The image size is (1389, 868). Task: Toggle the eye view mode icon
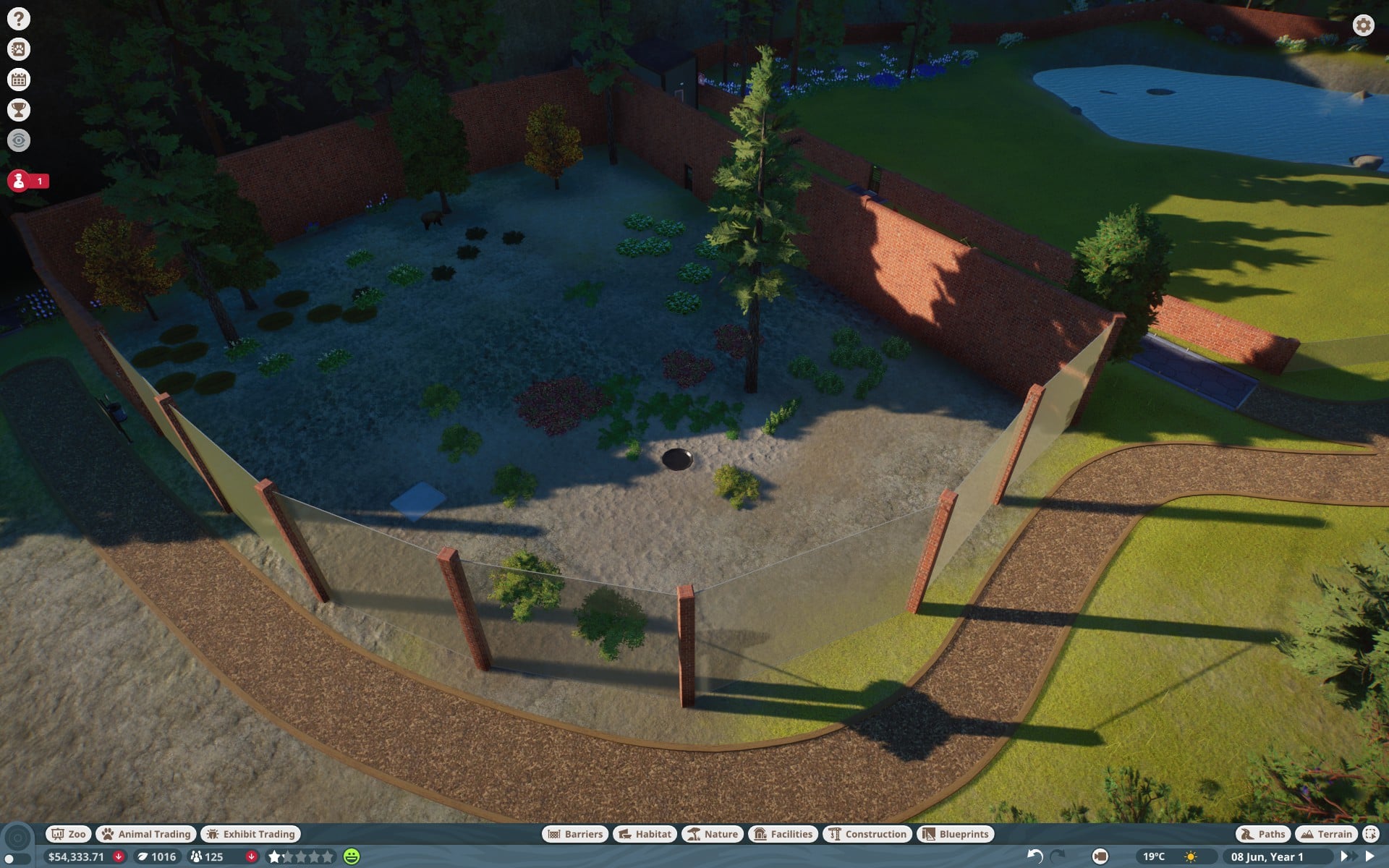pos(19,140)
